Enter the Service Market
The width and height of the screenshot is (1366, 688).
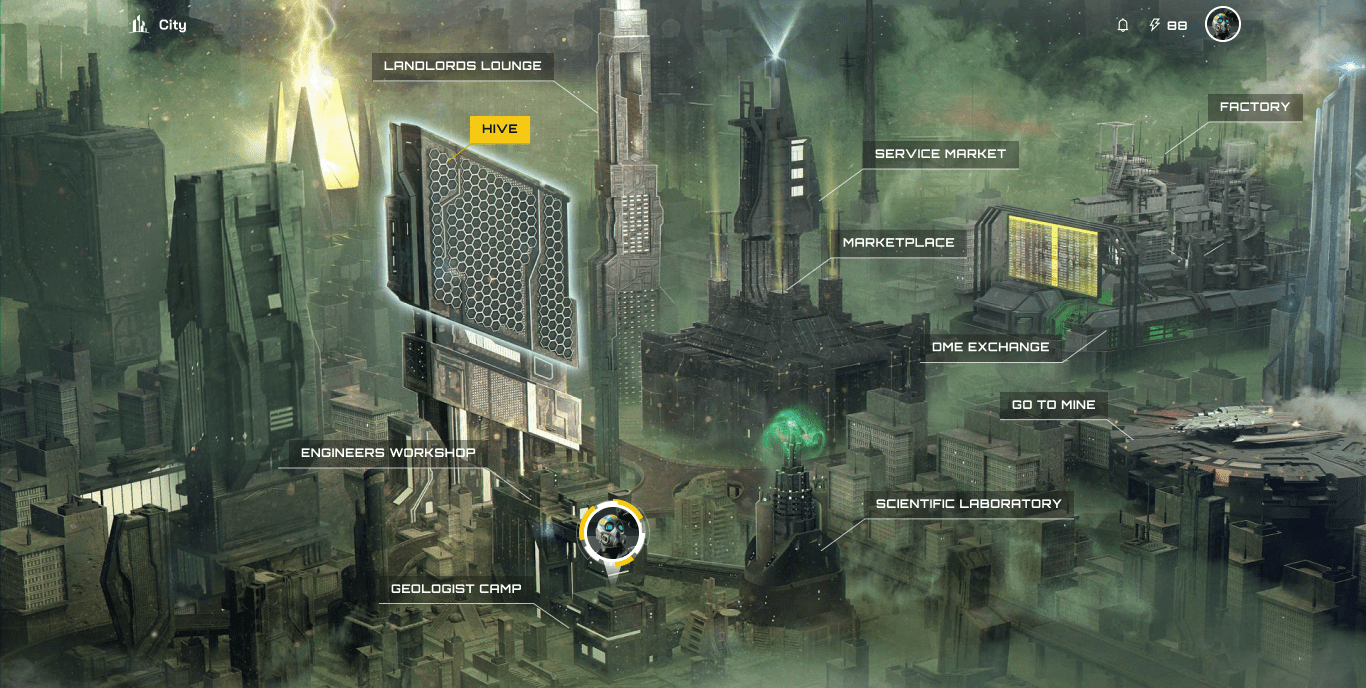[x=940, y=154]
